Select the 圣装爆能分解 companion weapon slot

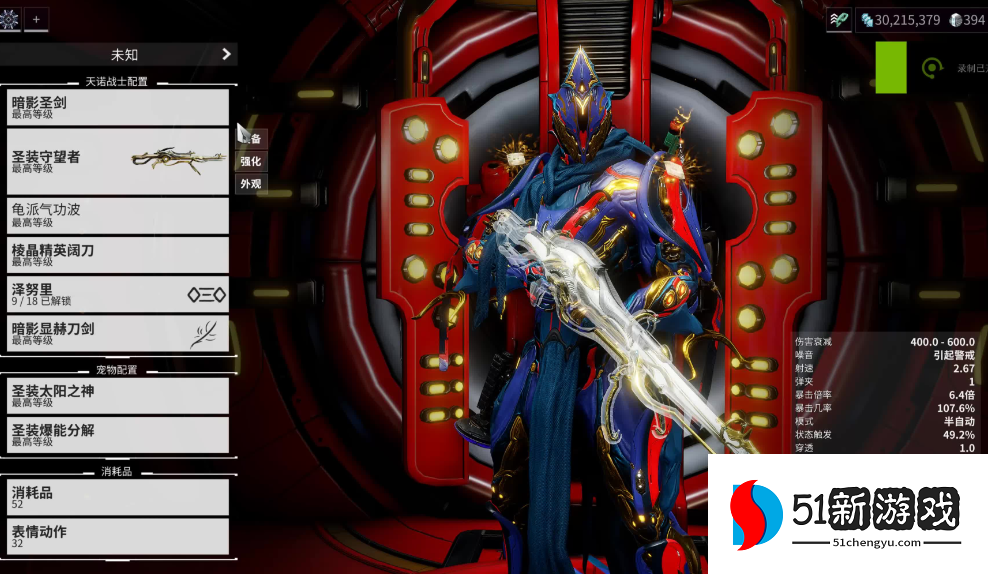118,434
